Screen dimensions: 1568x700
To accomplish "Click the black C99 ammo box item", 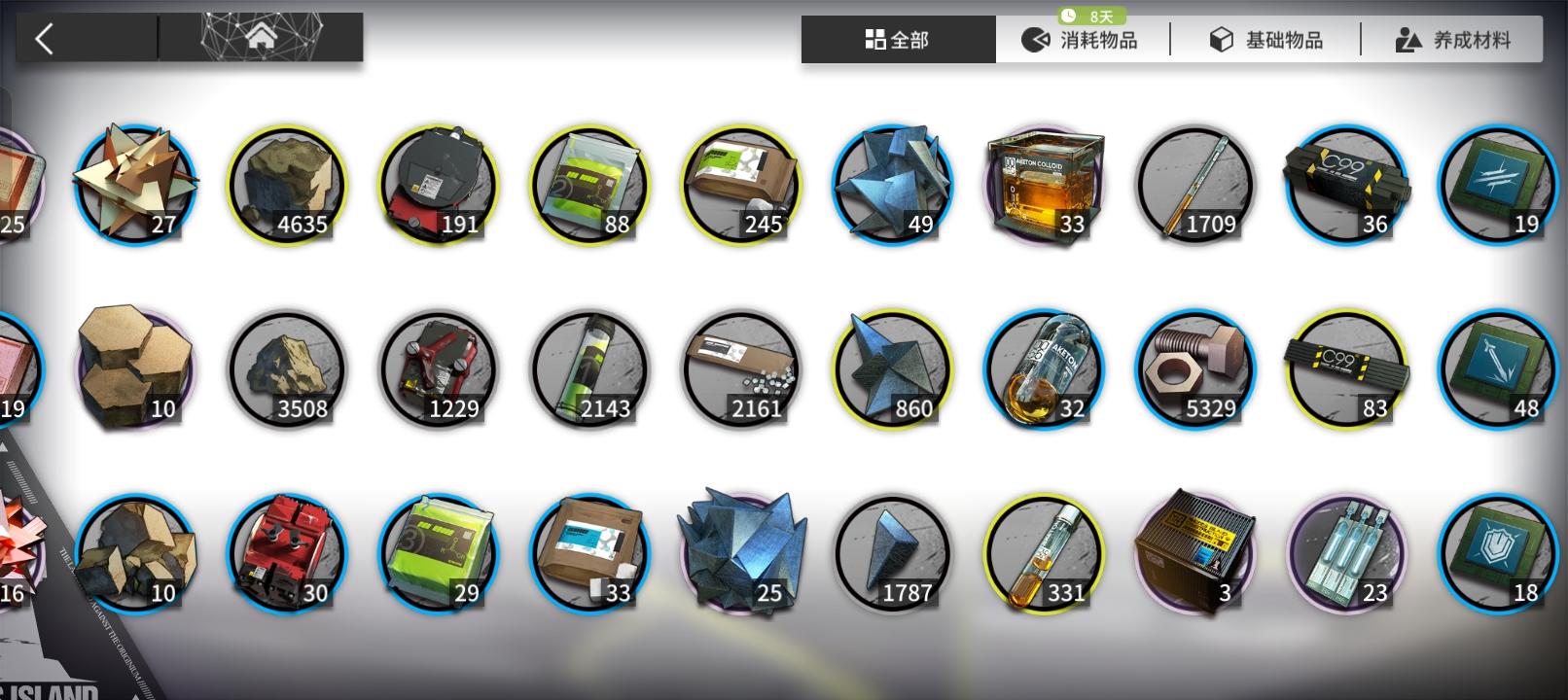I will click(1347, 185).
